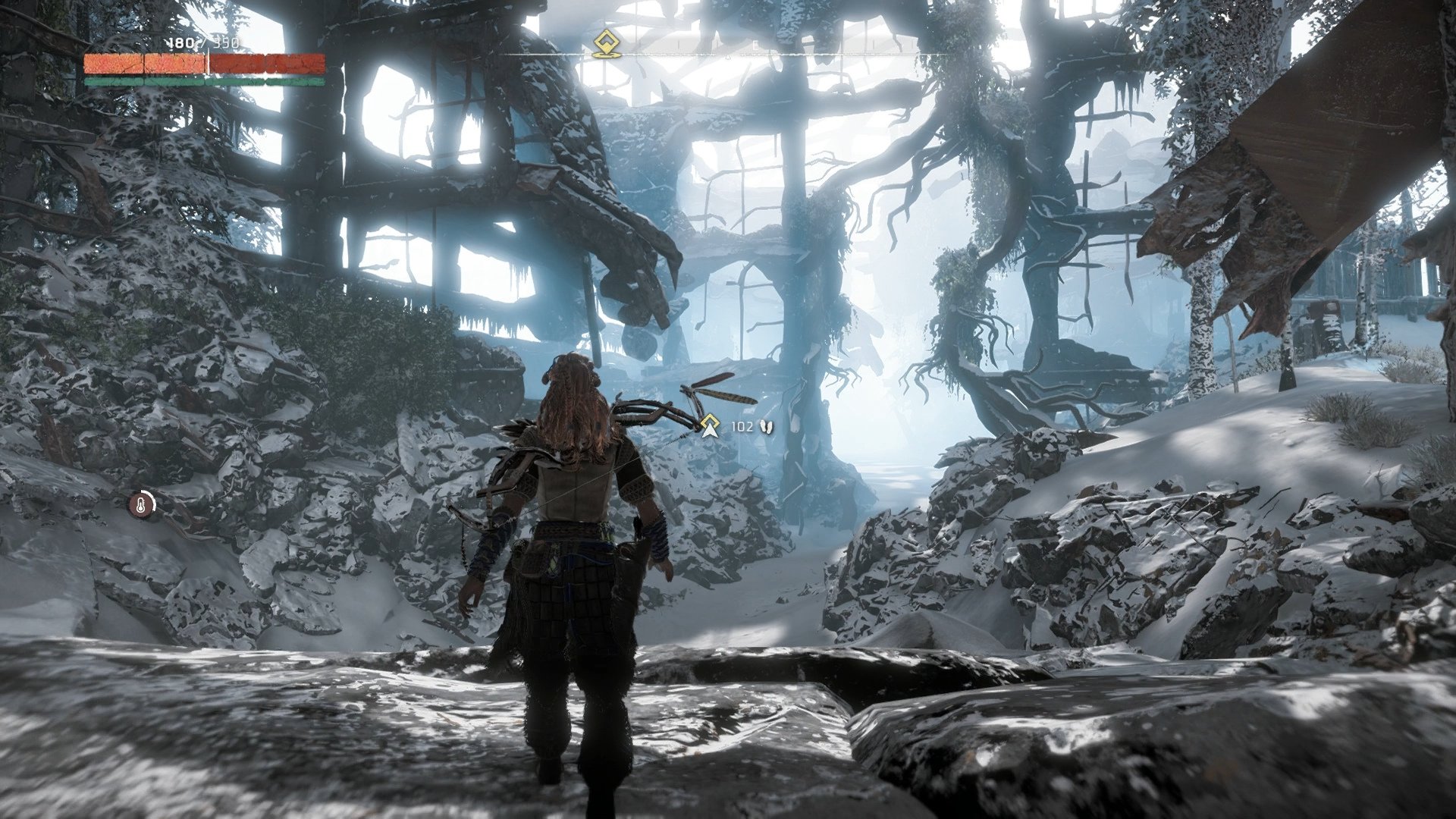Click the white objective arrow marker mid-screen
1456x819 pixels.
pyautogui.click(x=710, y=431)
